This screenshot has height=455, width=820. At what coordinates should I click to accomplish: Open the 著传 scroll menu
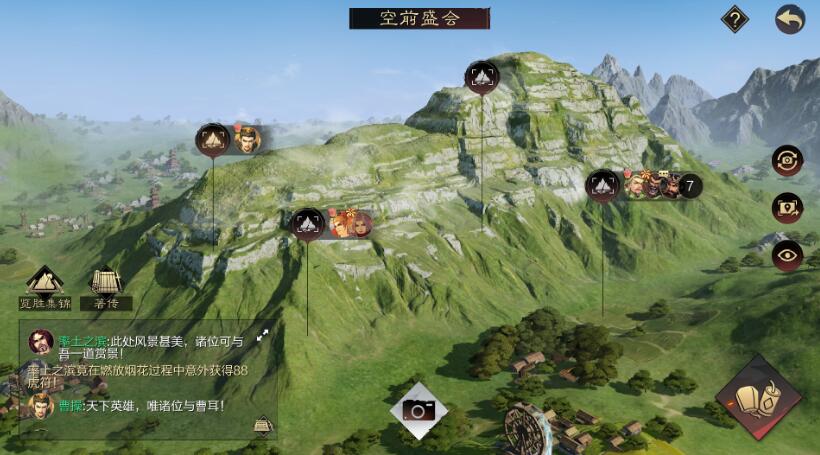[x=106, y=283]
